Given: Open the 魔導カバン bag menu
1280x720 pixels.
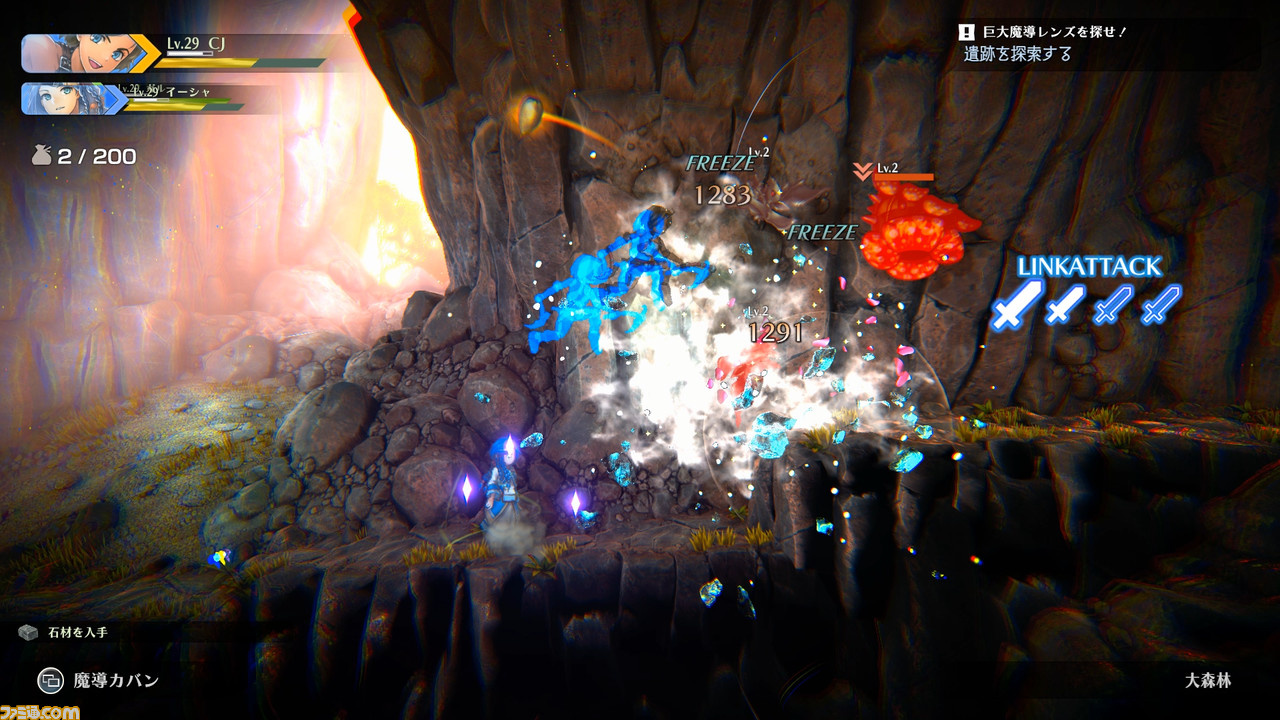Looking at the screenshot, I should coord(99,681).
